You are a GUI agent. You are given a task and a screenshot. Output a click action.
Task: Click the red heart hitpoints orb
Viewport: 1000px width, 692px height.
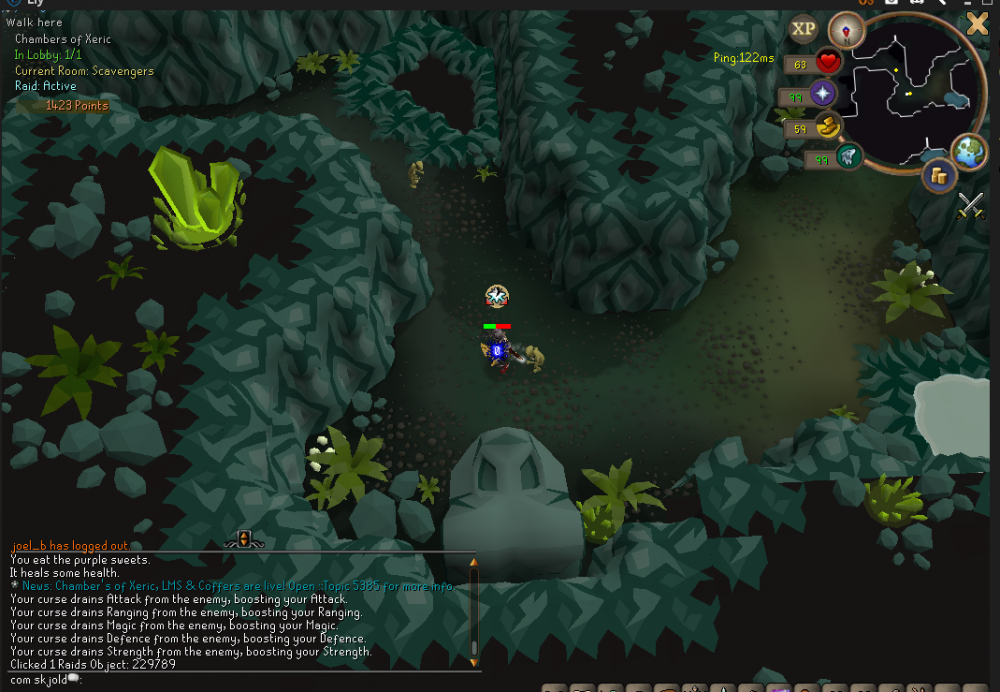(x=828, y=63)
